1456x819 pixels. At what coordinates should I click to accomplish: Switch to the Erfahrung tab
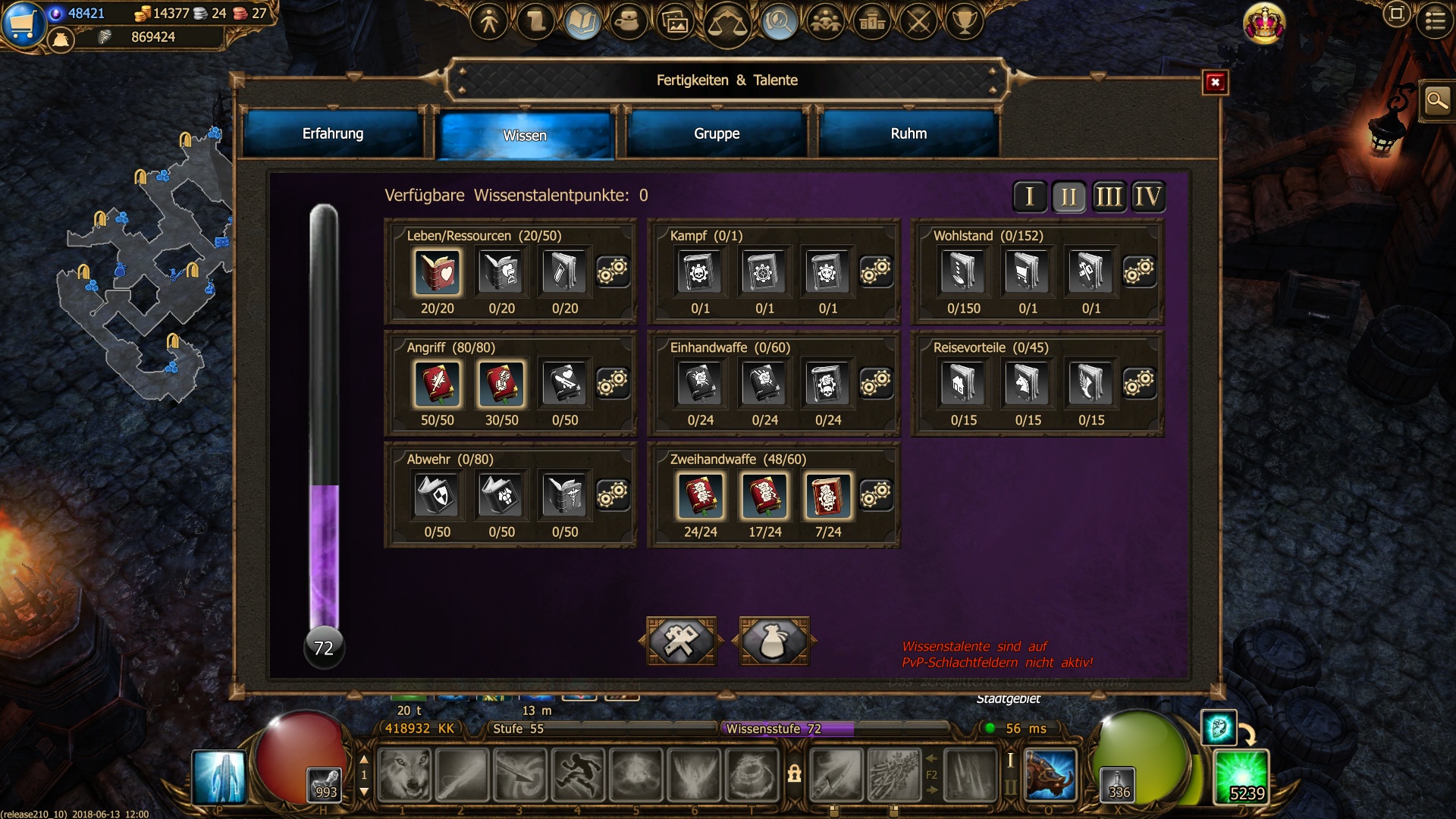[x=333, y=134]
